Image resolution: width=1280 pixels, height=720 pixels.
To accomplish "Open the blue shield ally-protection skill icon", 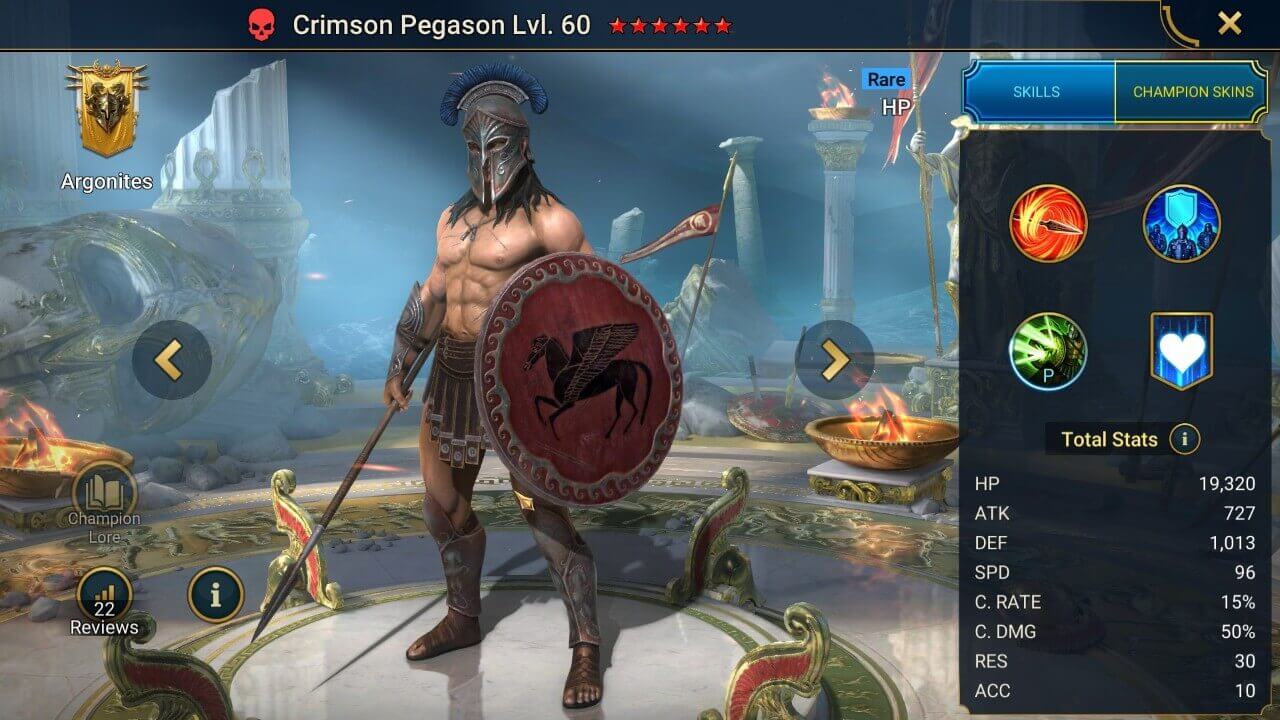I will coord(1180,224).
